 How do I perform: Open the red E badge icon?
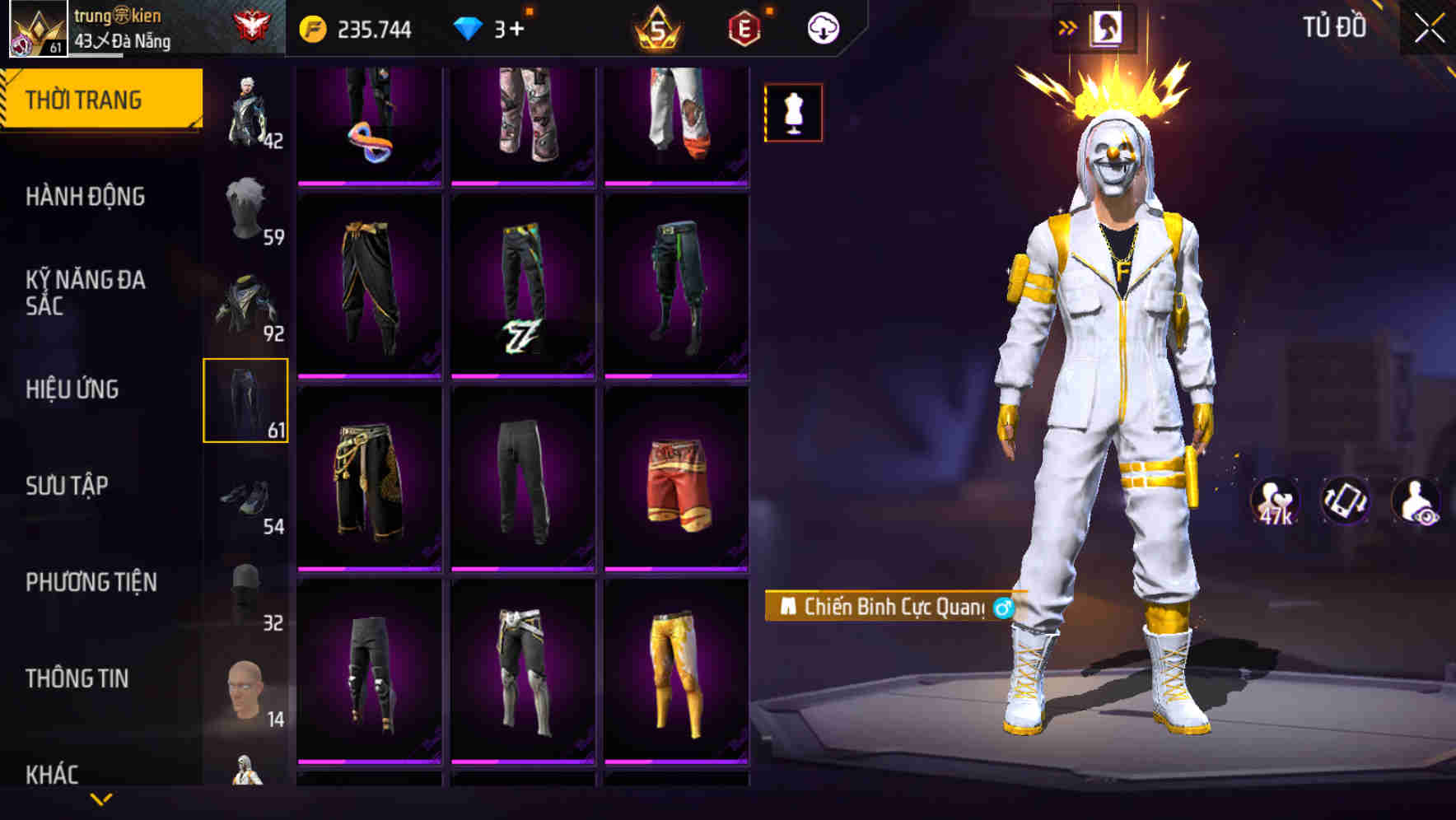(742, 26)
